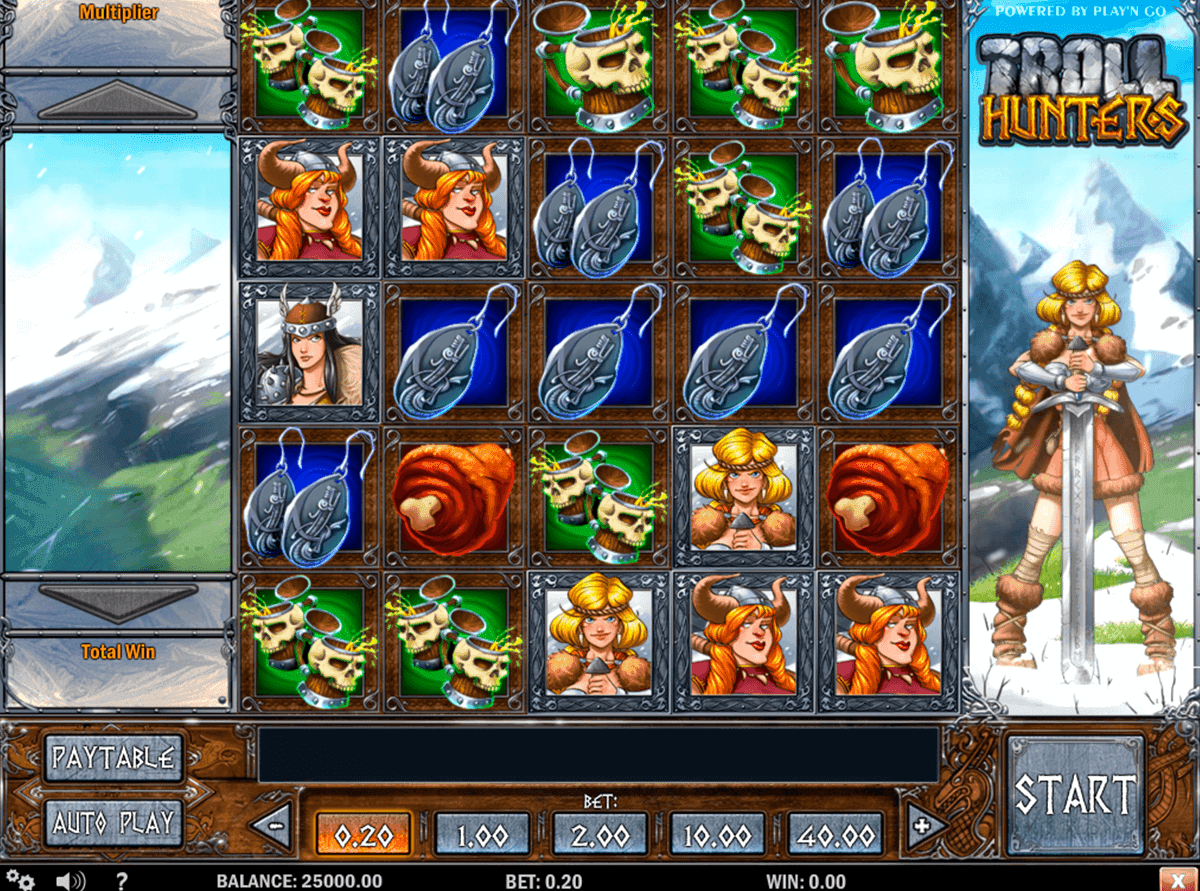Open the settings gear icon
1200x891 pixels.
[21, 881]
